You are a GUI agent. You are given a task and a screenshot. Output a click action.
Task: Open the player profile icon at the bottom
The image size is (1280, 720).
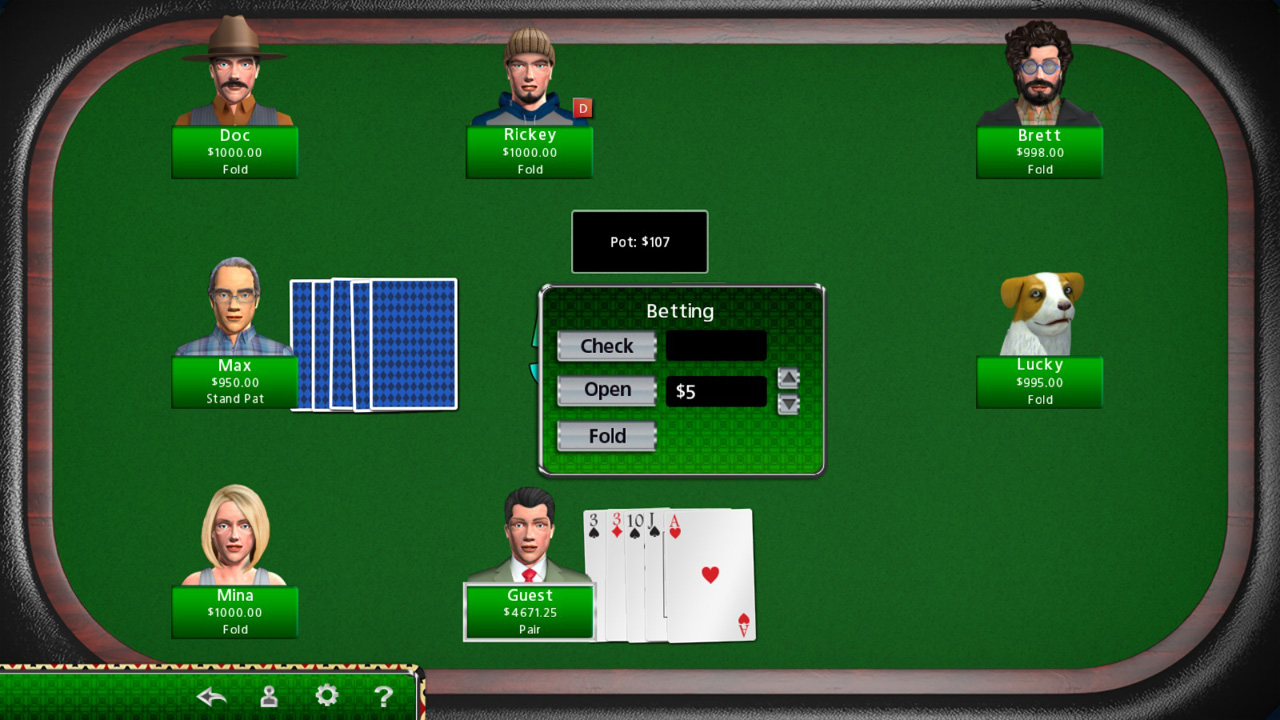[268, 695]
